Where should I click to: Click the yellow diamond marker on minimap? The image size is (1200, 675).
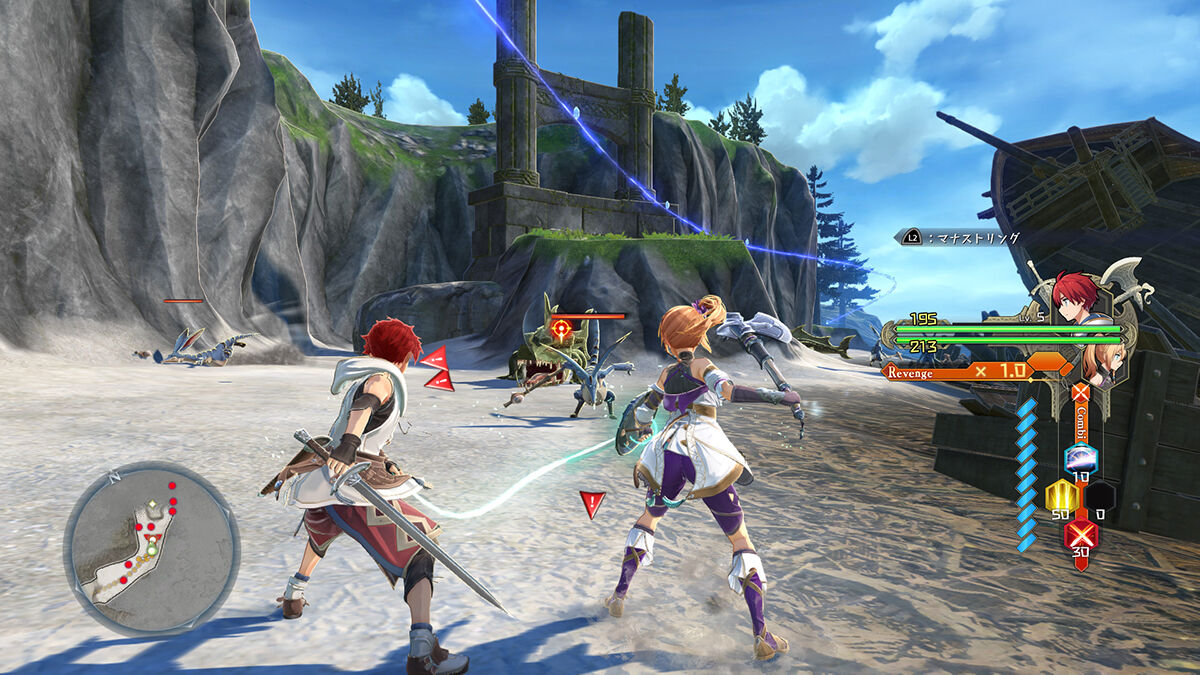point(151,504)
